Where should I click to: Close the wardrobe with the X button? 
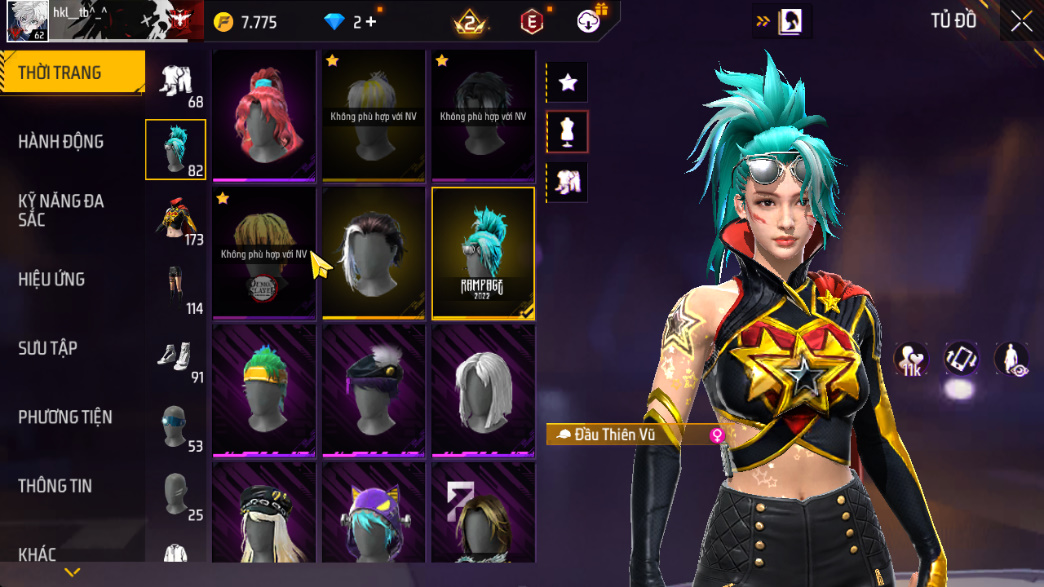(1021, 22)
